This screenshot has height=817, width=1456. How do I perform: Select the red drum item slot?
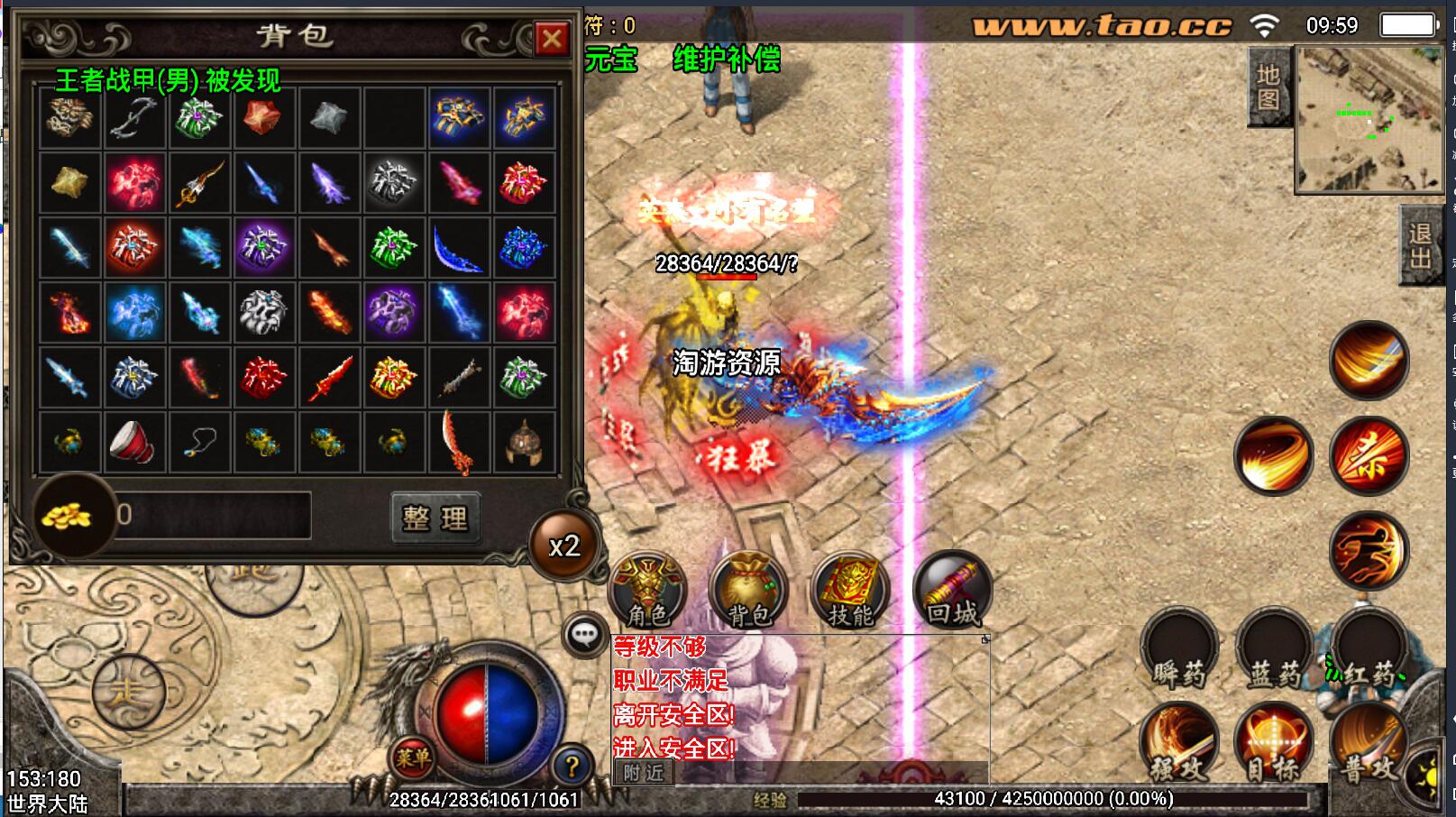[x=134, y=442]
